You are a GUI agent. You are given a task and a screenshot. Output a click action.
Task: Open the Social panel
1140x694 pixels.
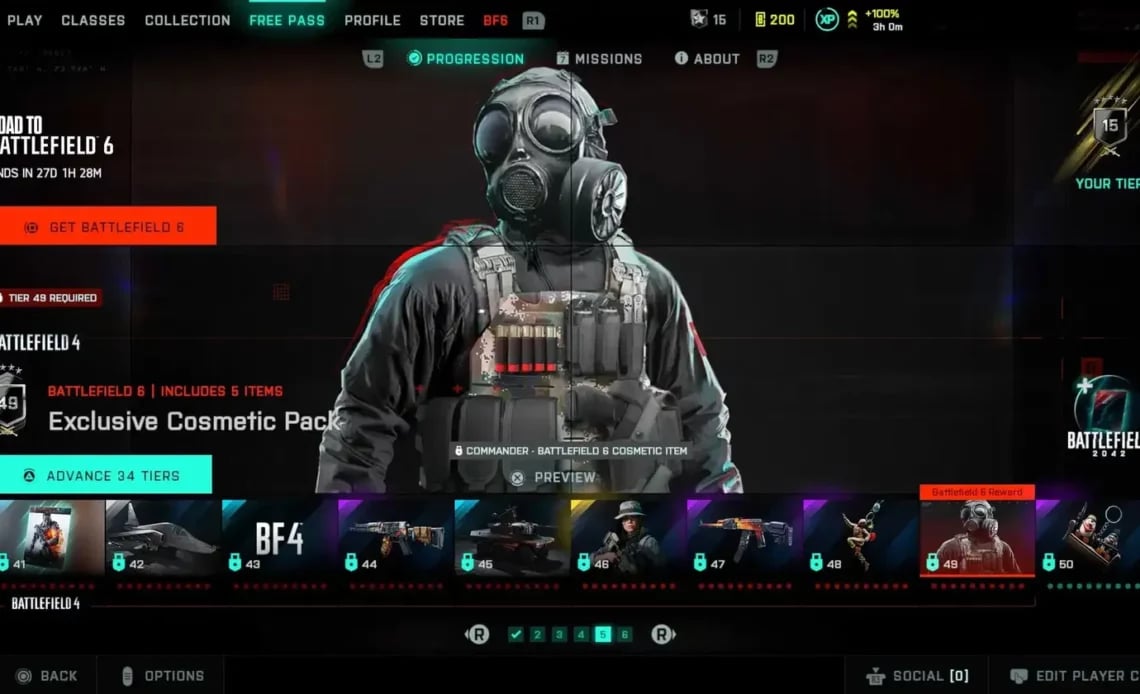[x=917, y=676]
